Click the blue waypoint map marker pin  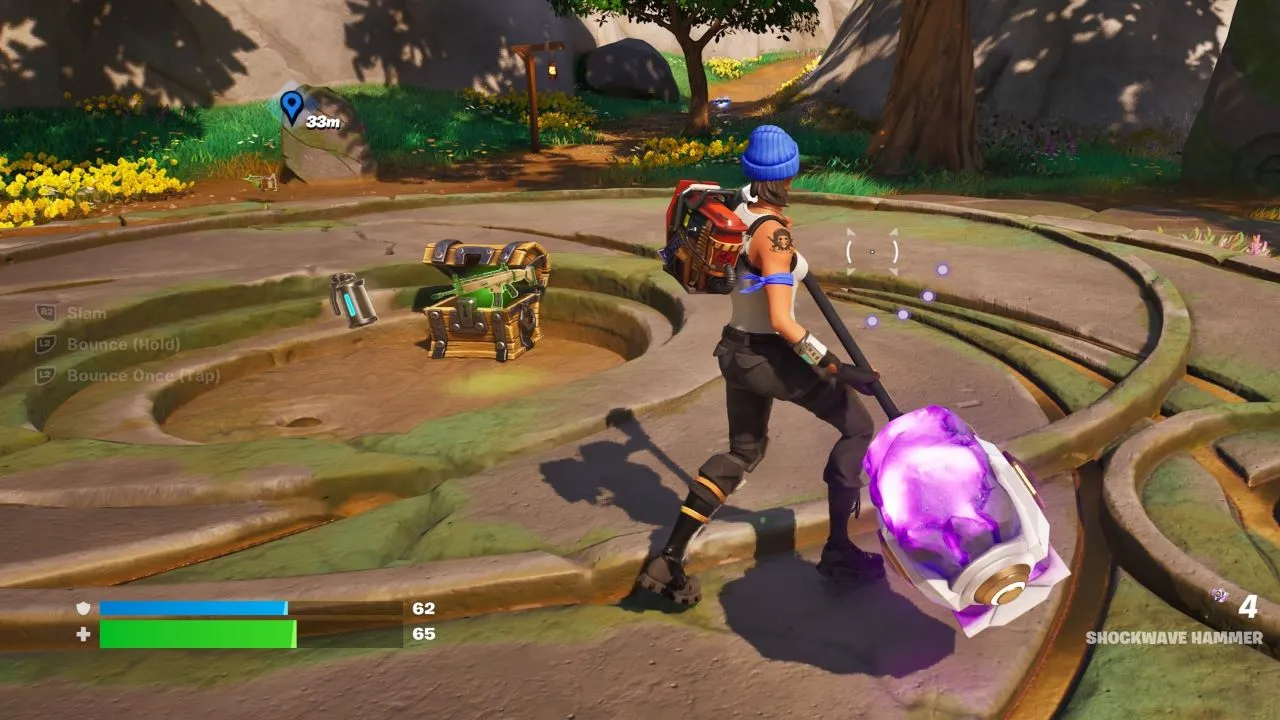(x=290, y=105)
